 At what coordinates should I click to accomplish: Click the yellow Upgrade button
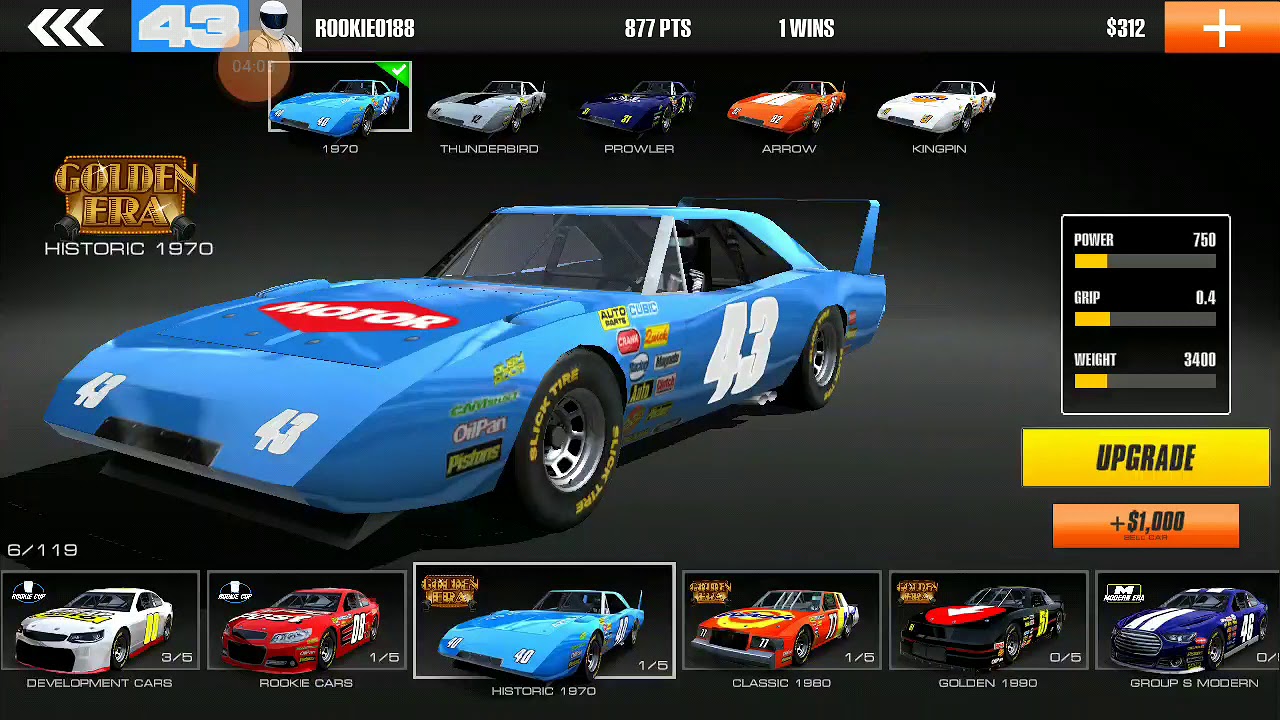(1145, 458)
